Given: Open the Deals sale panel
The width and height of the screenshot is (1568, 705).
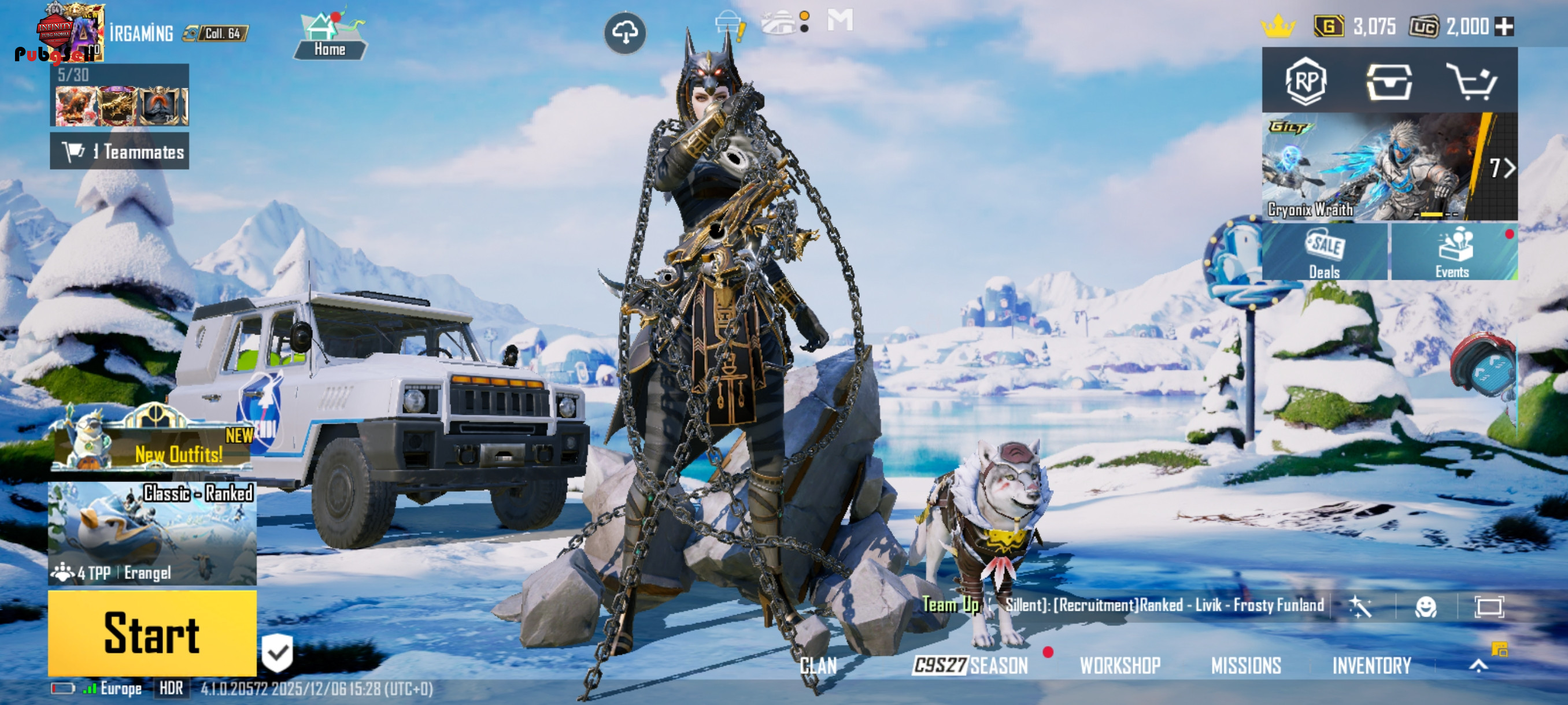Looking at the screenshot, I should (x=1325, y=253).
